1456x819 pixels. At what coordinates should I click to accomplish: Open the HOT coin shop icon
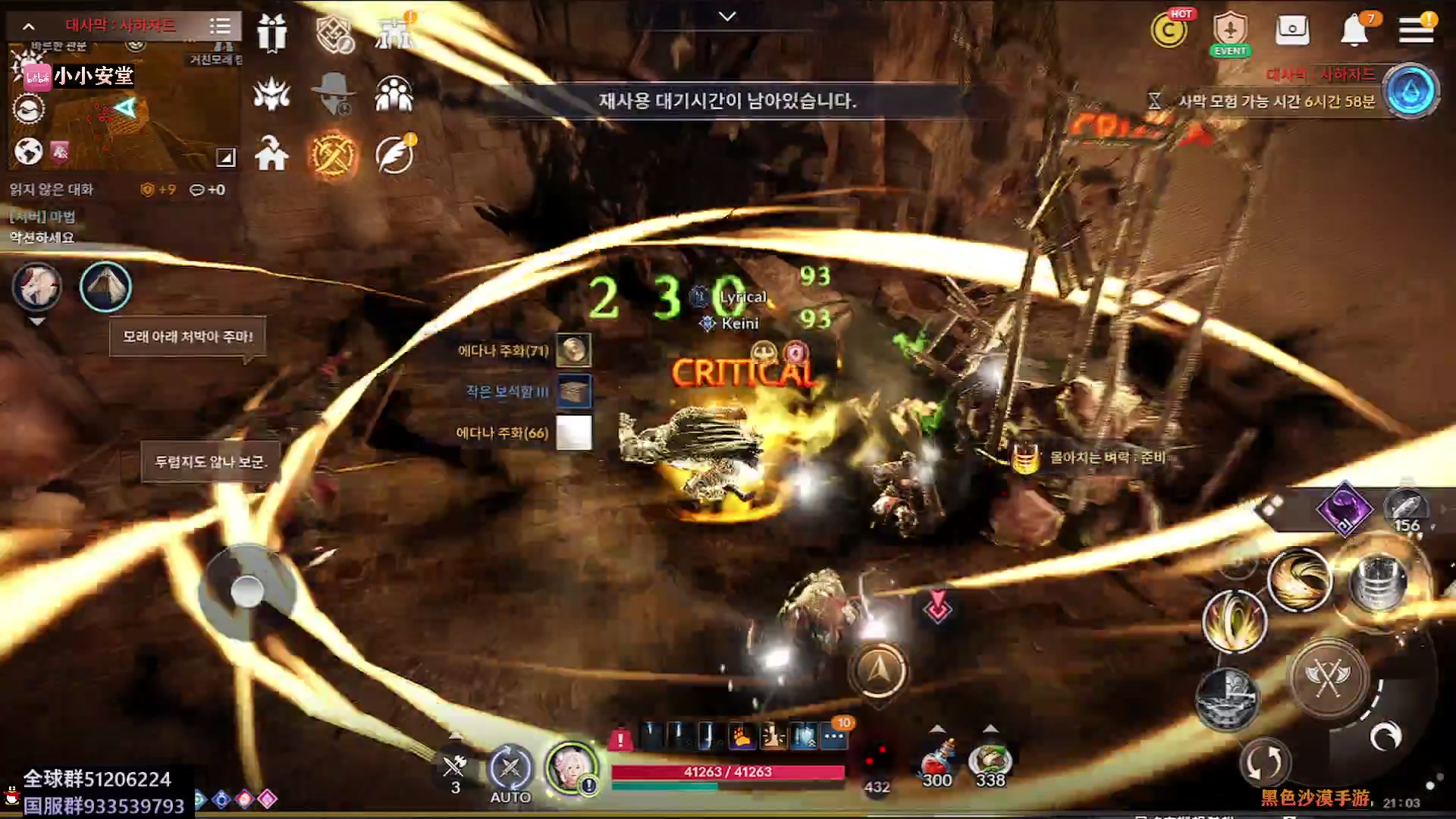(x=1169, y=31)
